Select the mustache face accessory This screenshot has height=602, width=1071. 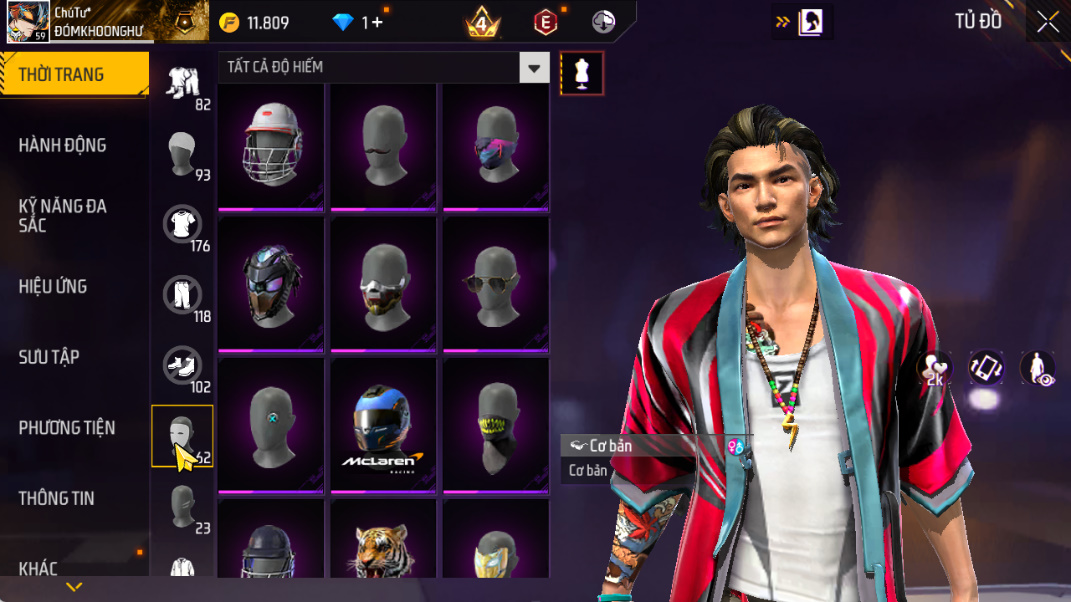coord(383,145)
